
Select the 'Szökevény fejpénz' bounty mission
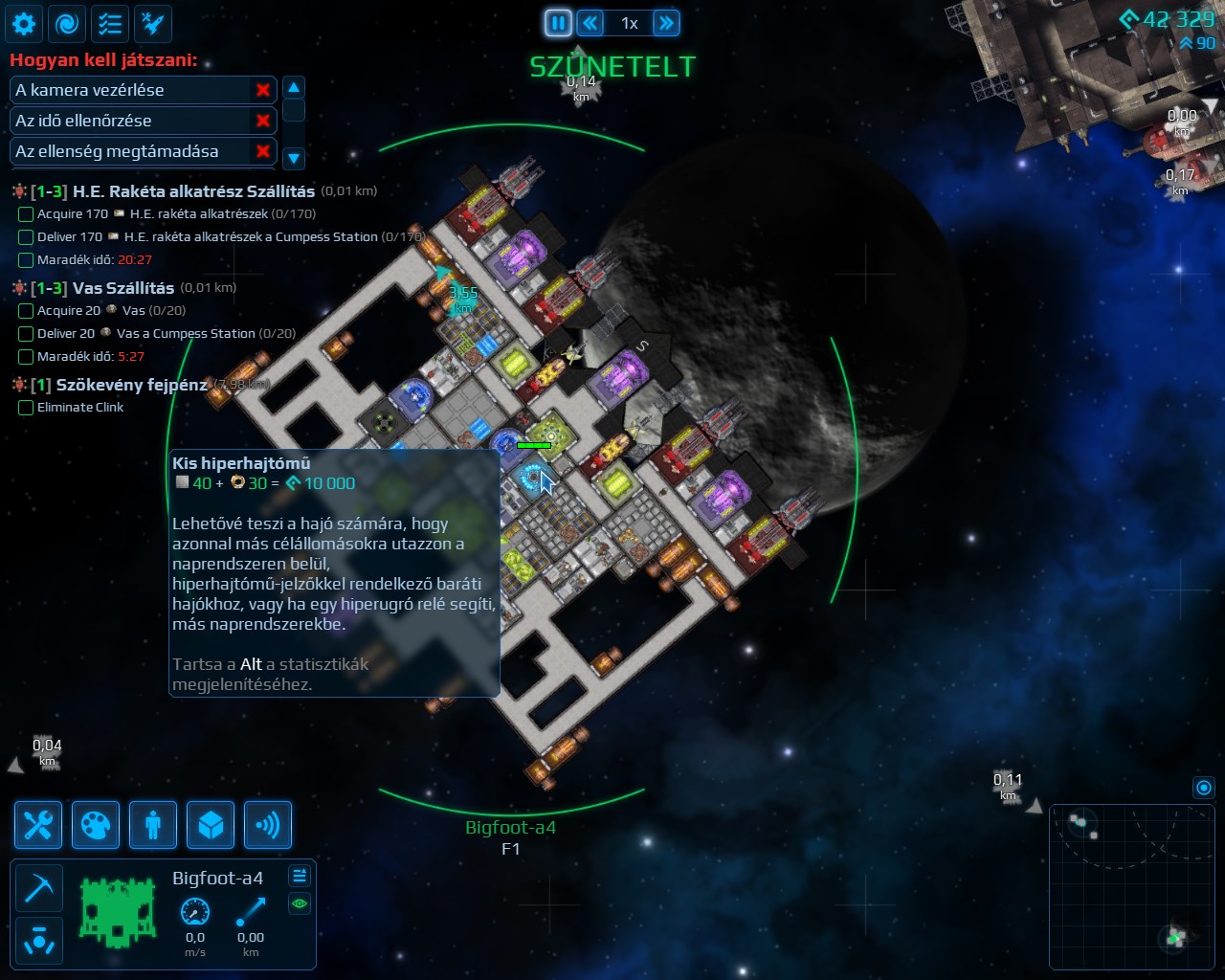point(131,385)
